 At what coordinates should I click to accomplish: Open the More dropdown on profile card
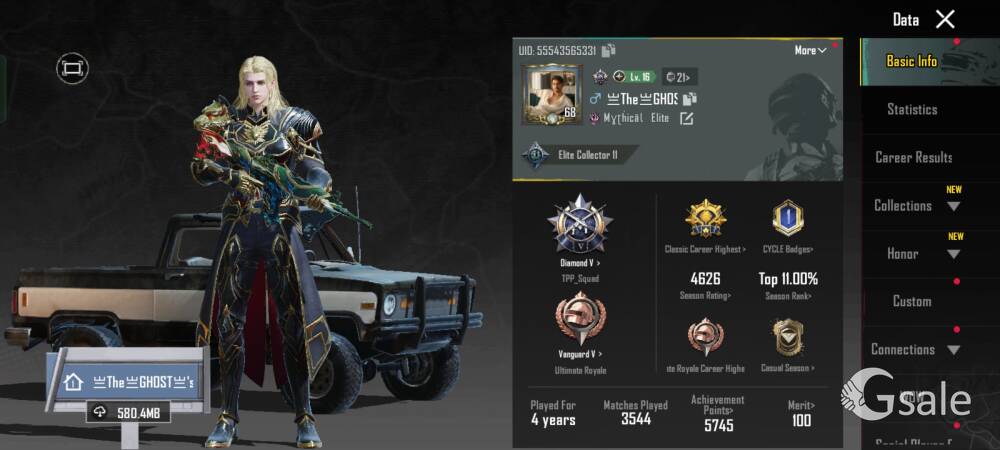(x=810, y=50)
